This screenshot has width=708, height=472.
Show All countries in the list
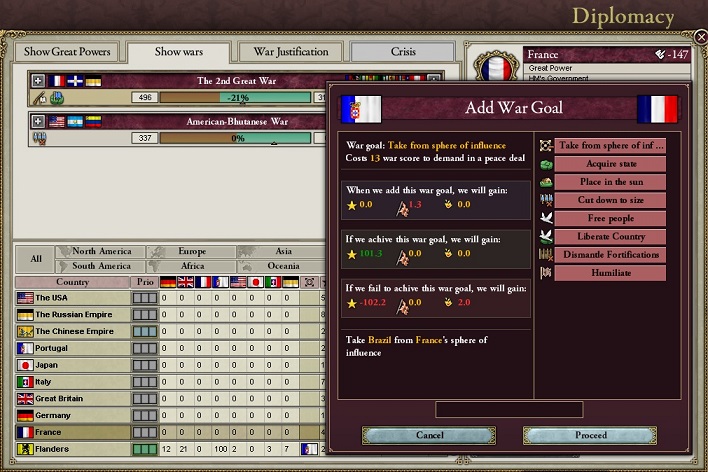tap(36, 259)
